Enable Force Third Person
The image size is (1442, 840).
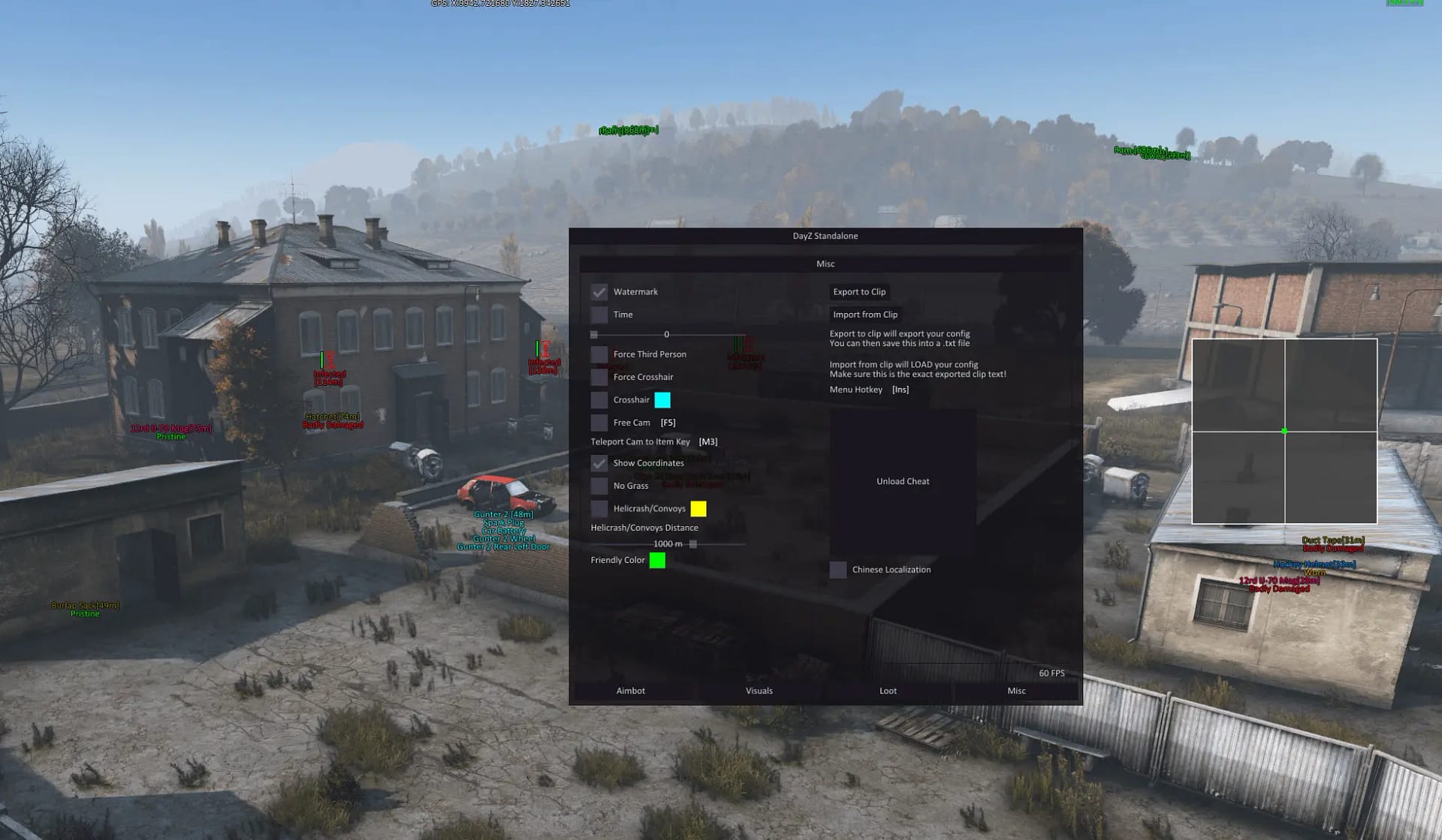coord(599,354)
